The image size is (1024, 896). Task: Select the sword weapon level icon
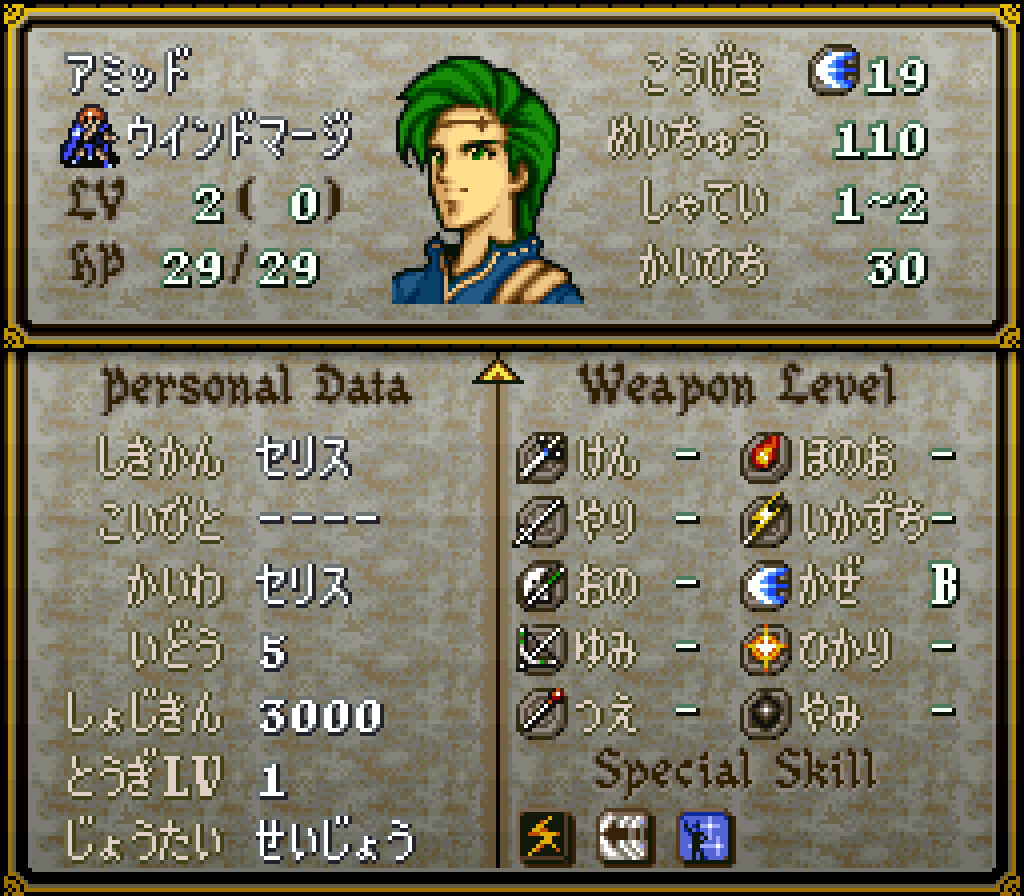point(541,458)
